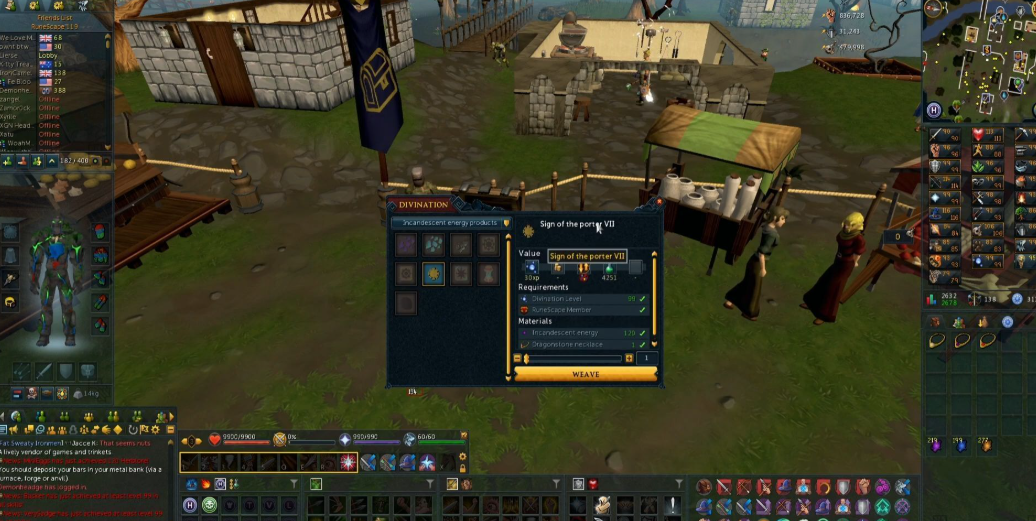Use the glowing red-white ability on the action bar

[348, 462]
